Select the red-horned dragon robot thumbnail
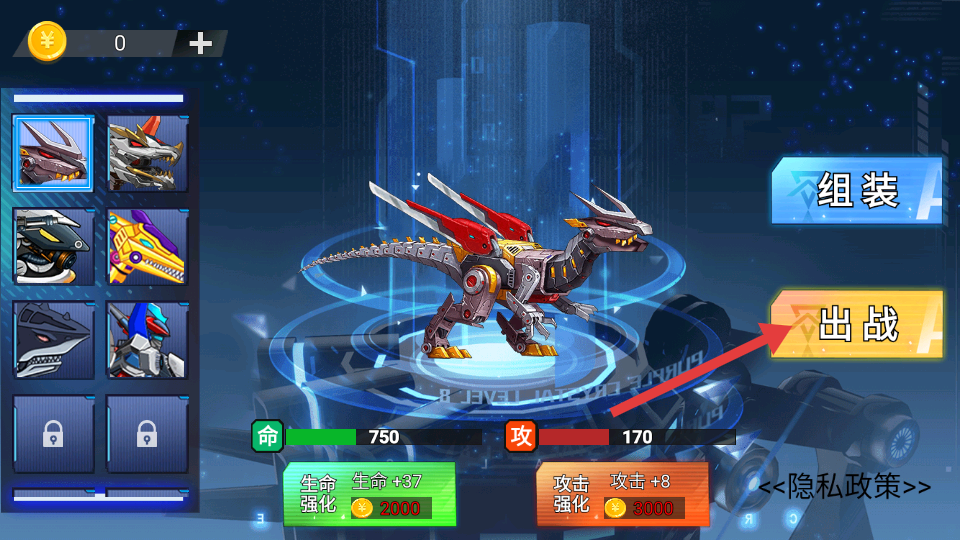This screenshot has width=960, height=540. (x=54, y=154)
